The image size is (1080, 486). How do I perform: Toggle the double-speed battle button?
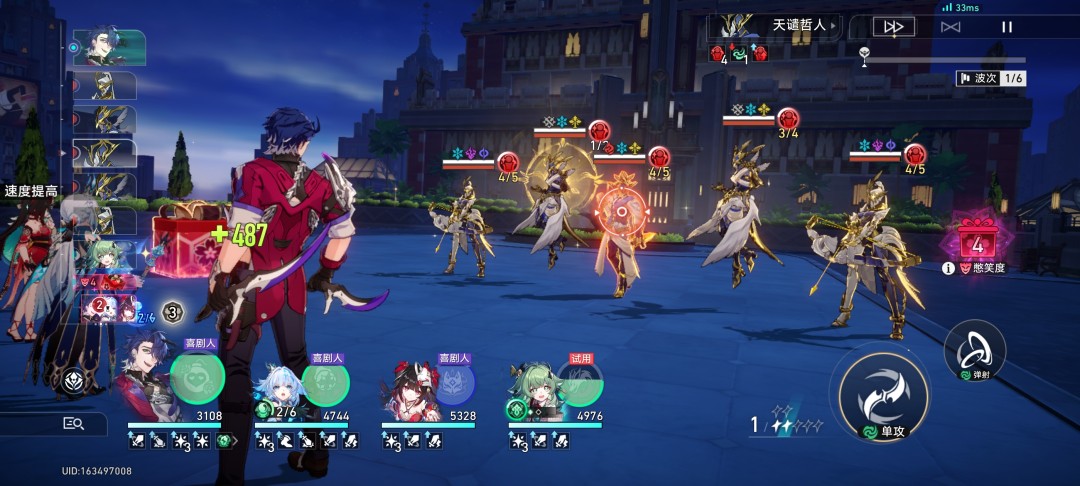click(x=893, y=27)
